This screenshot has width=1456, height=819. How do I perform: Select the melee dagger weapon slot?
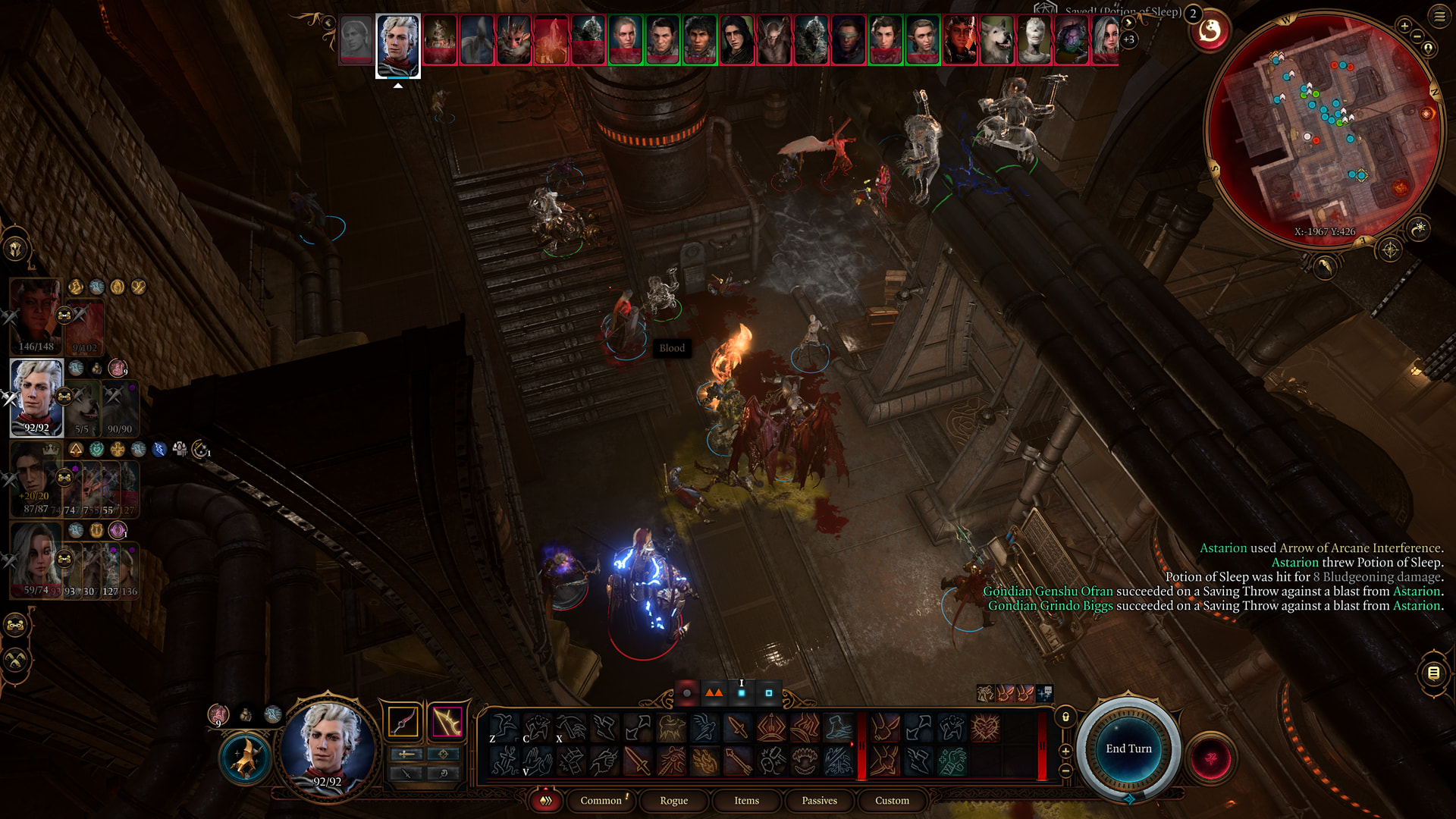(403, 721)
